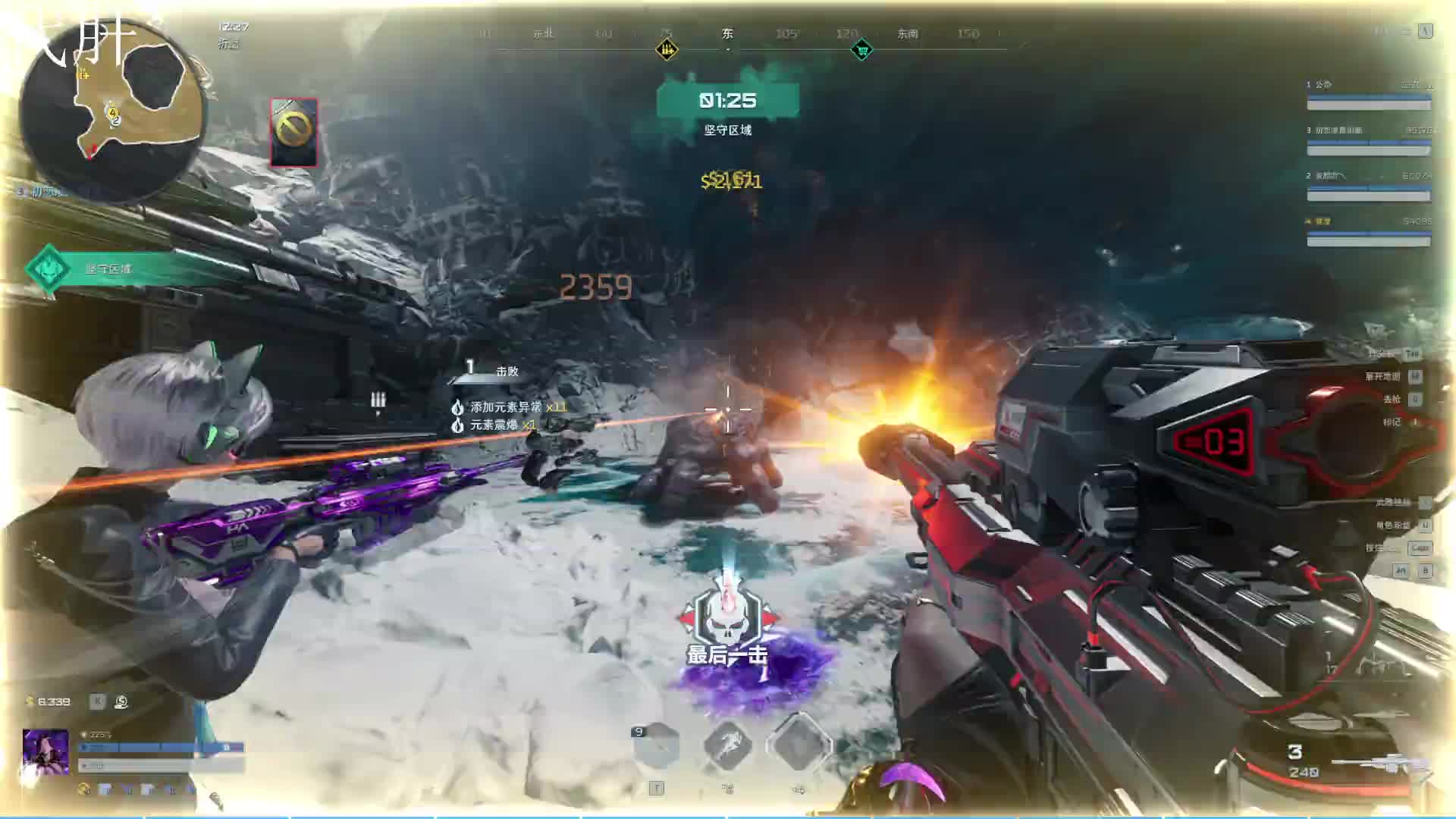Click the yellow objective marker on compass
Image resolution: width=1456 pixels, height=819 pixels.
pos(667,51)
